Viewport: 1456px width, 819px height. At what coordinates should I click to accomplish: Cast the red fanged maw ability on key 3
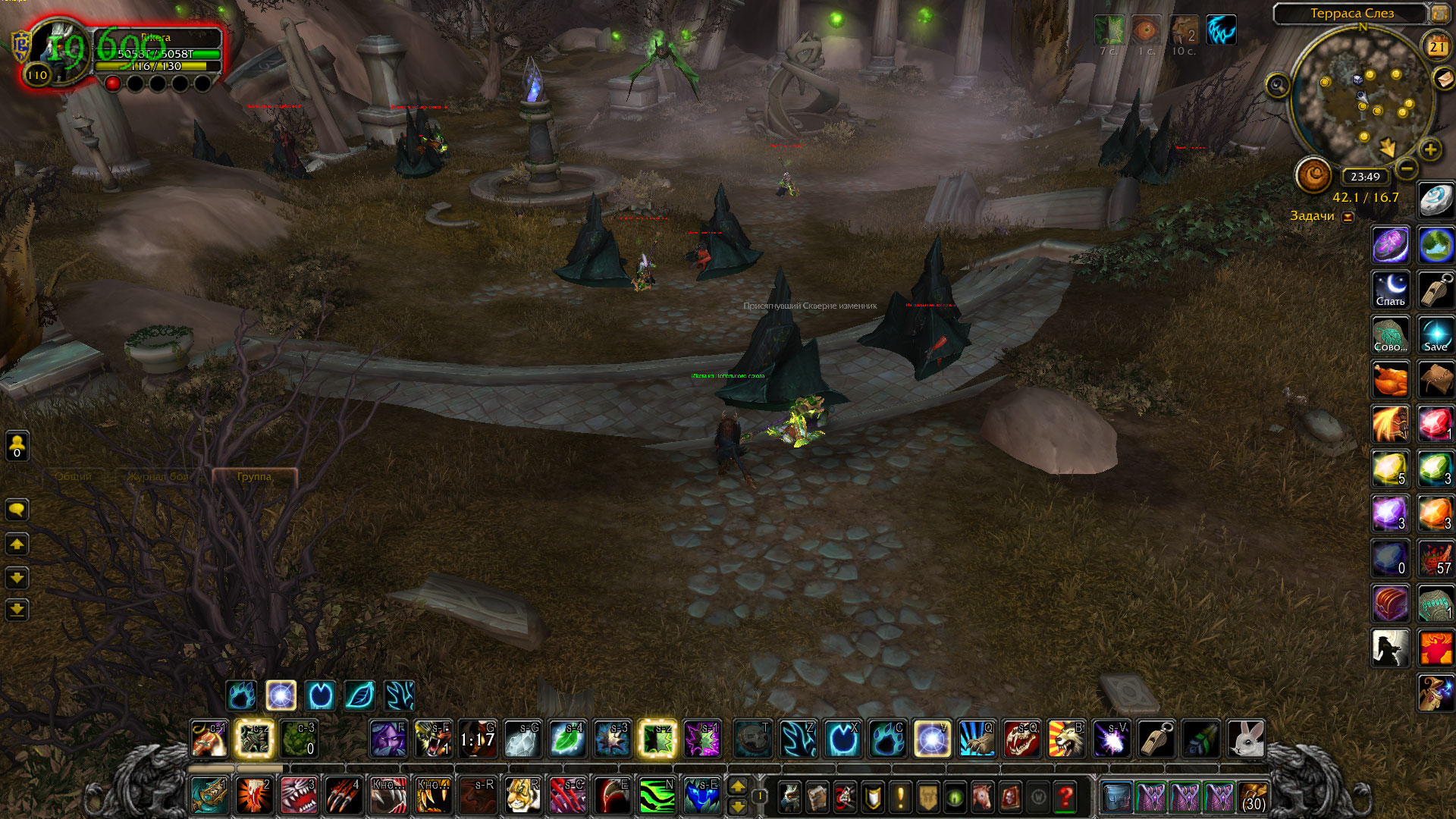pyautogui.click(x=299, y=795)
